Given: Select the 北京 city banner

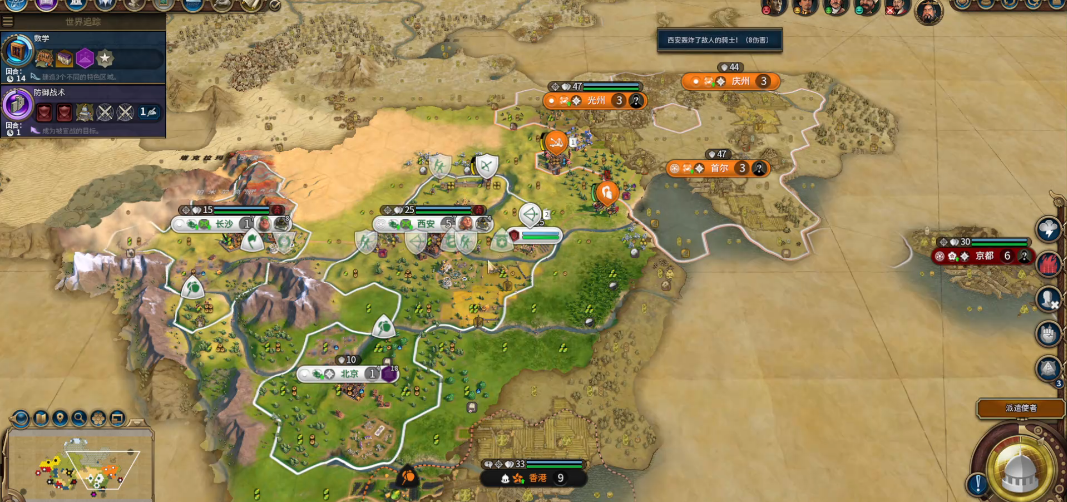Looking at the screenshot, I should 349,373.
